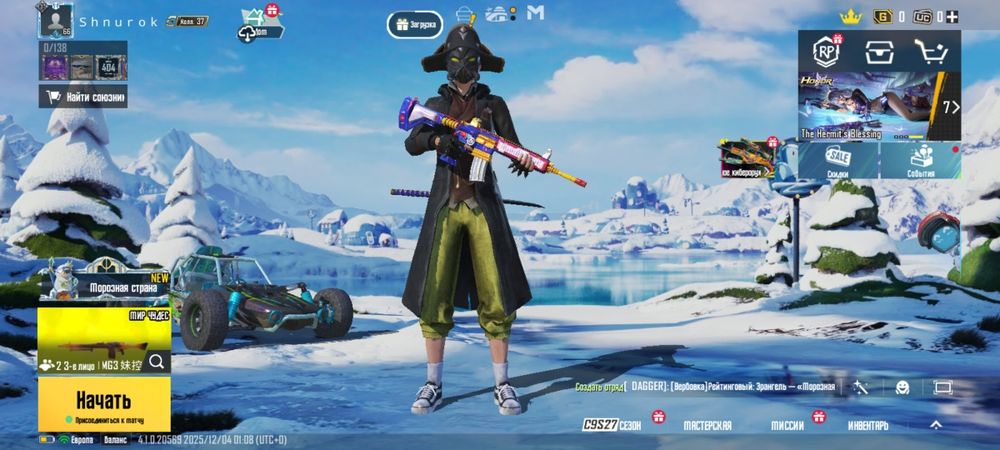Open the Shnurok player profile avatar

[57, 19]
